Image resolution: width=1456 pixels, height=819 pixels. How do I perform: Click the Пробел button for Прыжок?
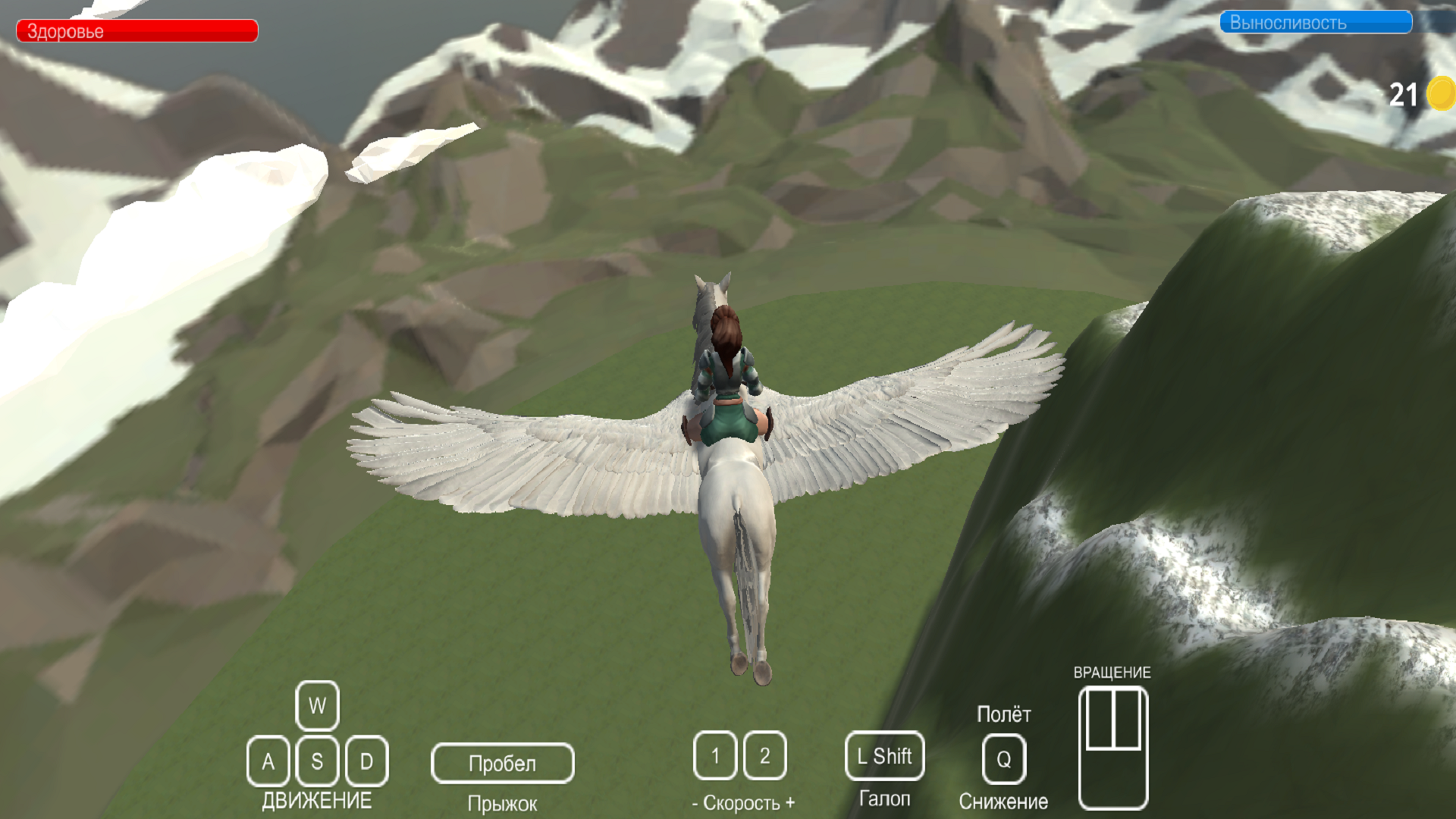[x=503, y=763]
